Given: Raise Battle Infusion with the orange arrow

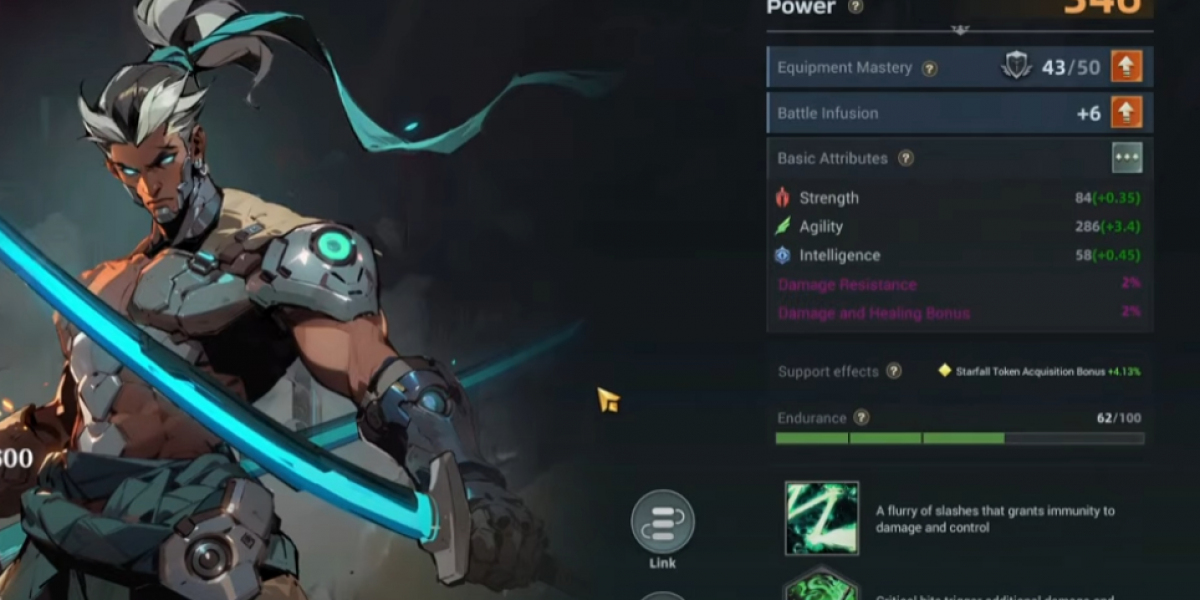Looking at the screenshot, I should [1126, 113].
